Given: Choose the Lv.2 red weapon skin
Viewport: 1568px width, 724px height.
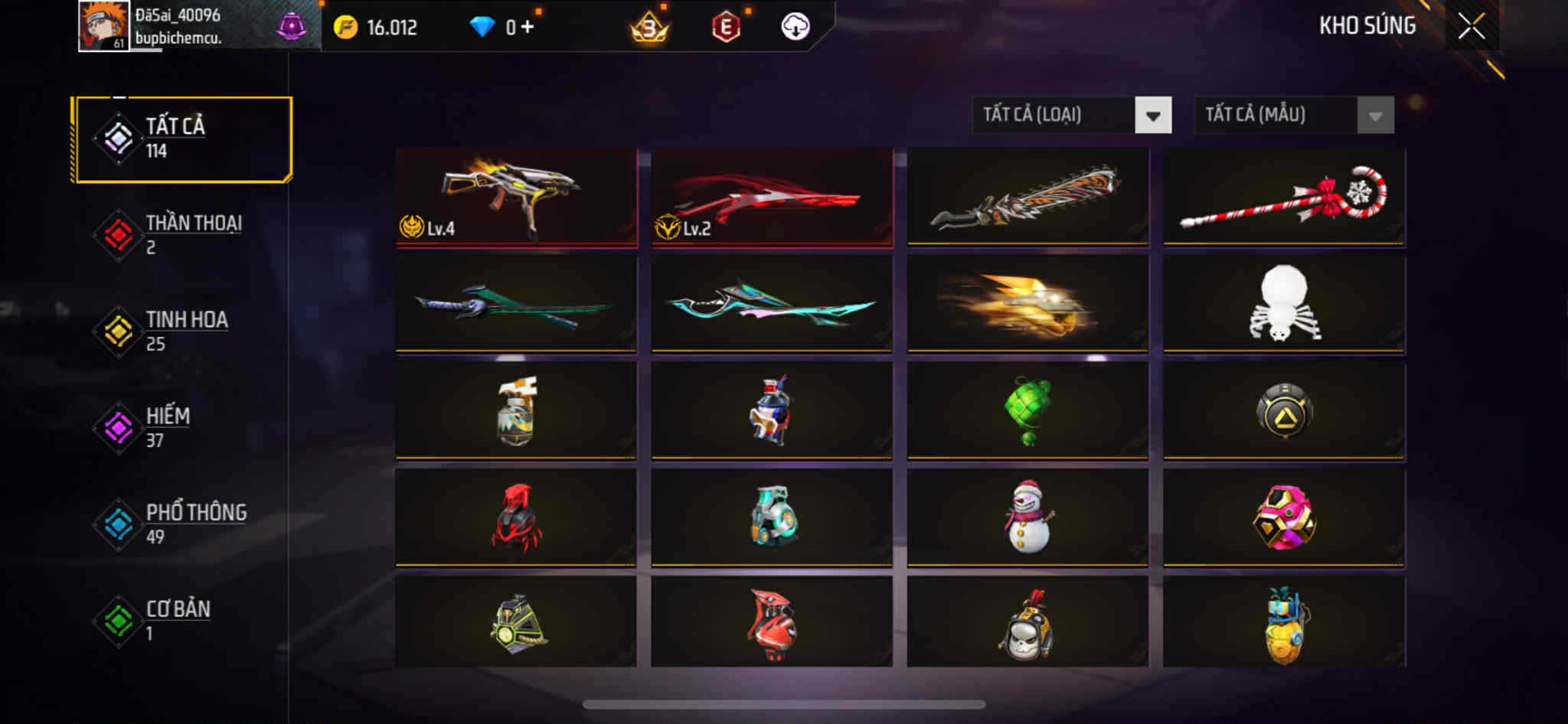Looking at the screenshot, I should pos(772,197).
